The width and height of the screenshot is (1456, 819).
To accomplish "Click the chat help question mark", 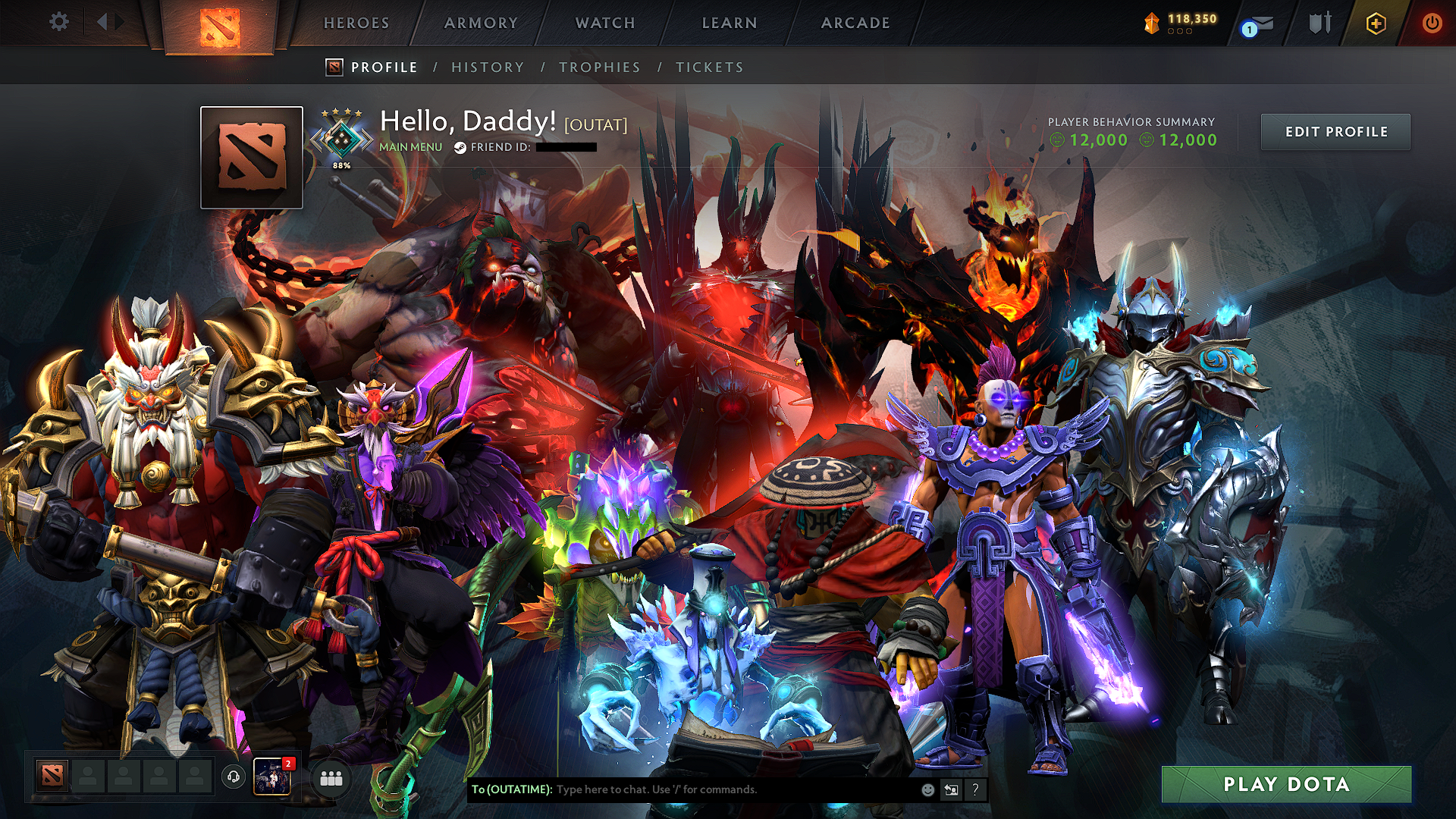I will 975,790.
